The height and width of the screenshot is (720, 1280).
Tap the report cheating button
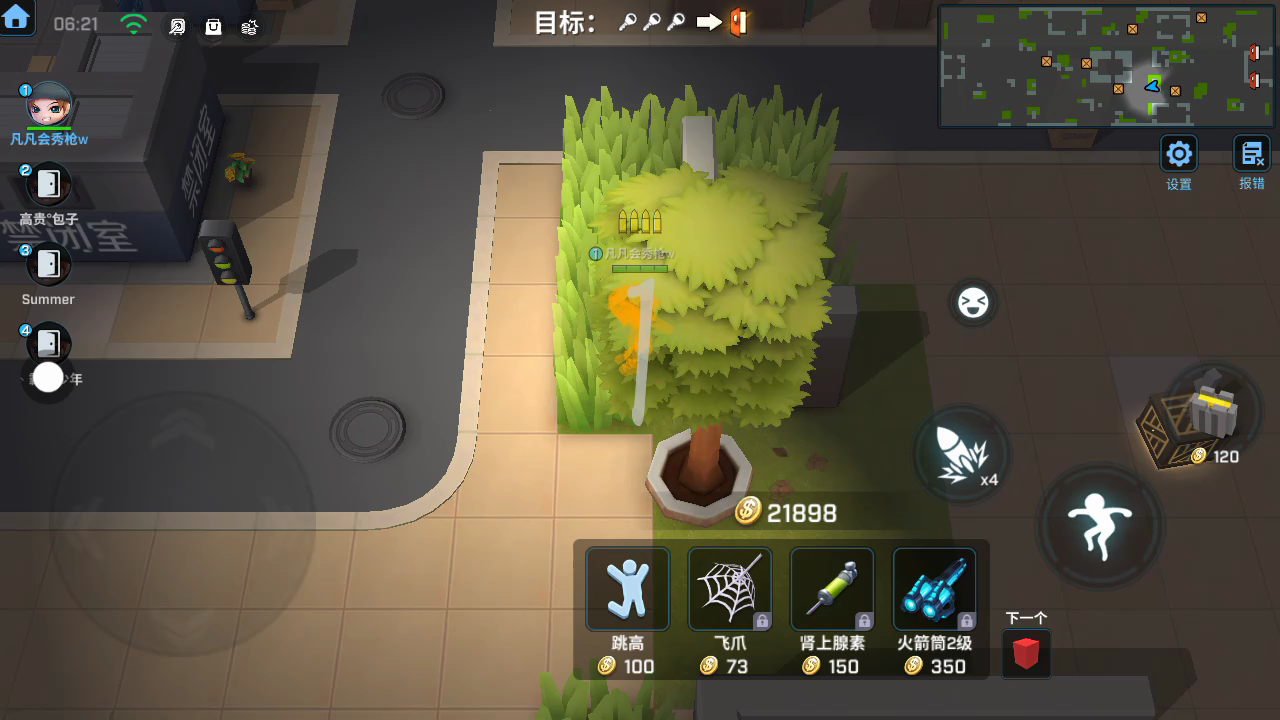(1252, 155)
